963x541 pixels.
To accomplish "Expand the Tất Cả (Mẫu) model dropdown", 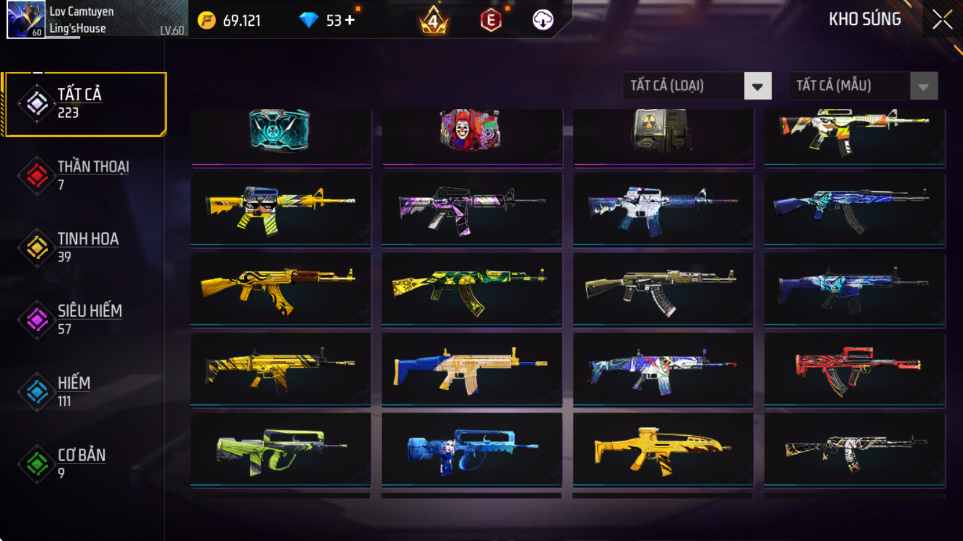I will (x=863, y=86).
